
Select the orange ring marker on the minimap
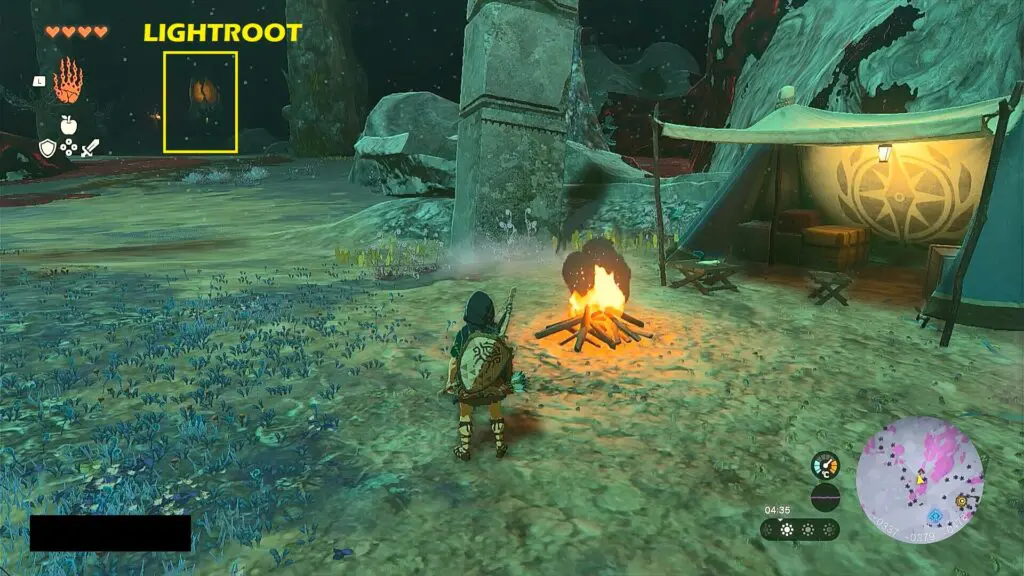click(962, 500)
